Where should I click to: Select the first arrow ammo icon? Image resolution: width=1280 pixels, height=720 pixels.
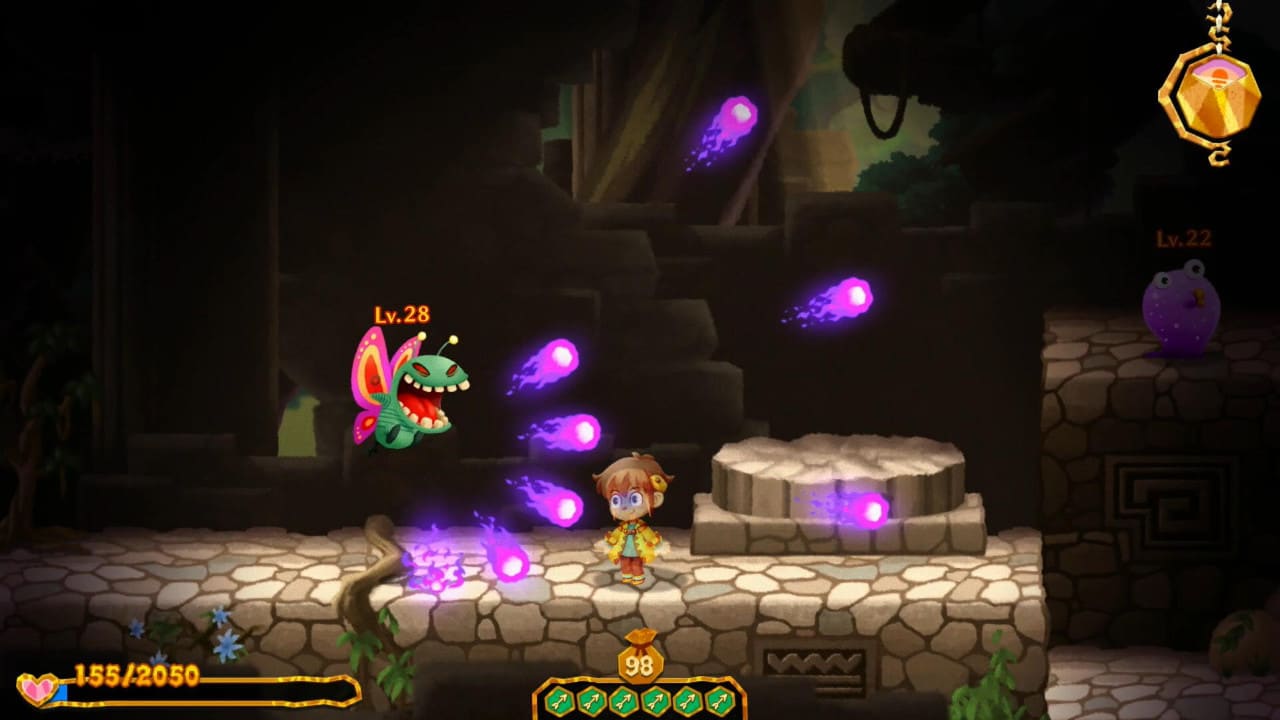[560, 700]
